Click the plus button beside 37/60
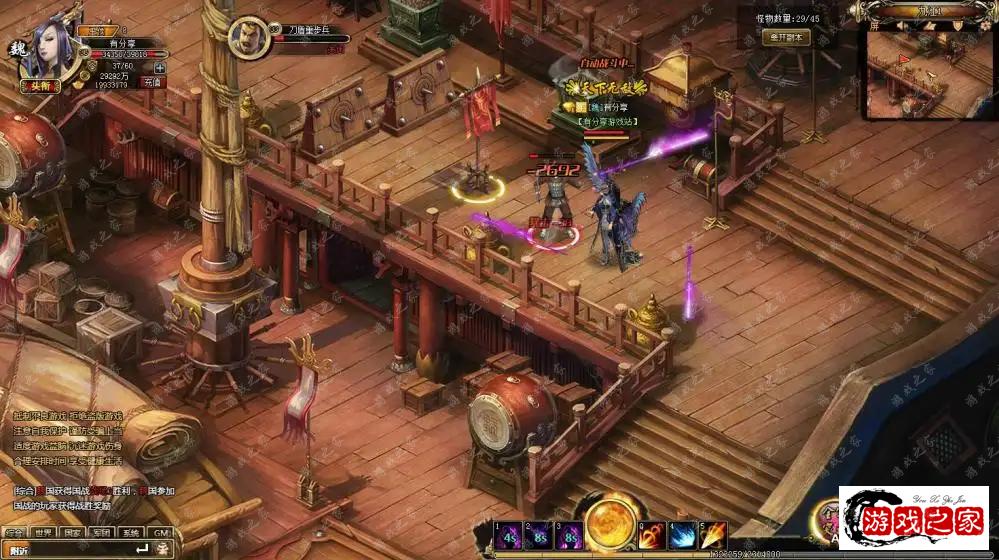The height and width of the screenshot is (560, 999). tap(159, 67)
